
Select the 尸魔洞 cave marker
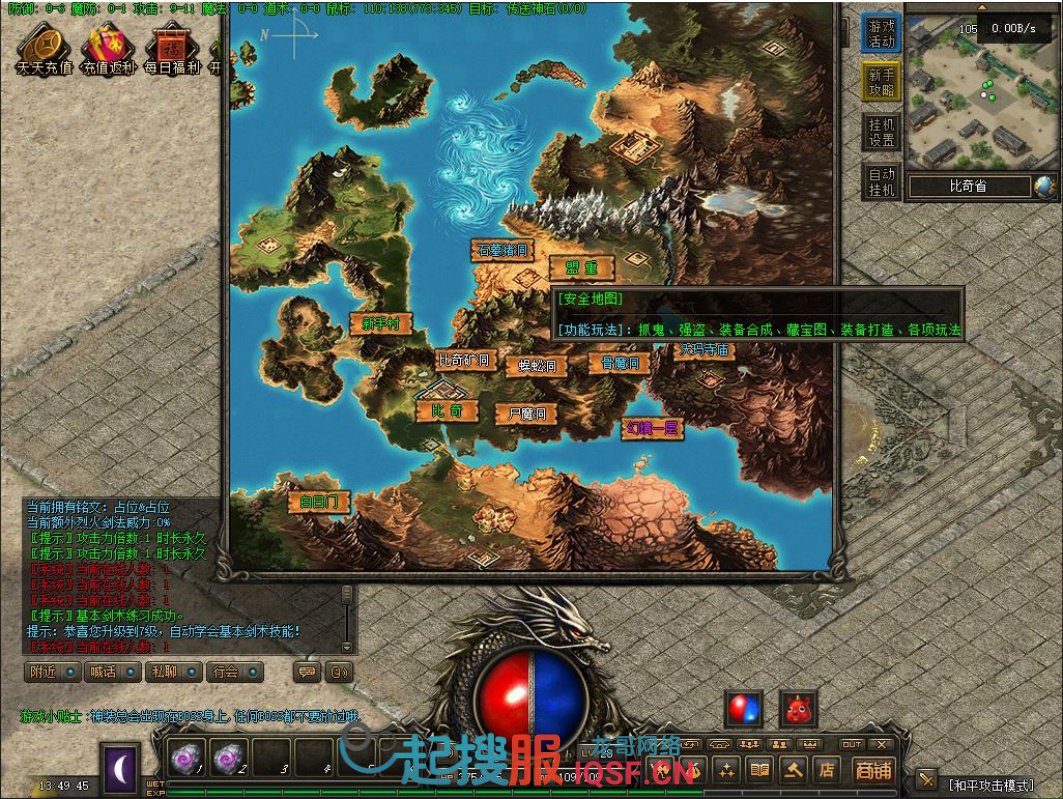(526, 414)
